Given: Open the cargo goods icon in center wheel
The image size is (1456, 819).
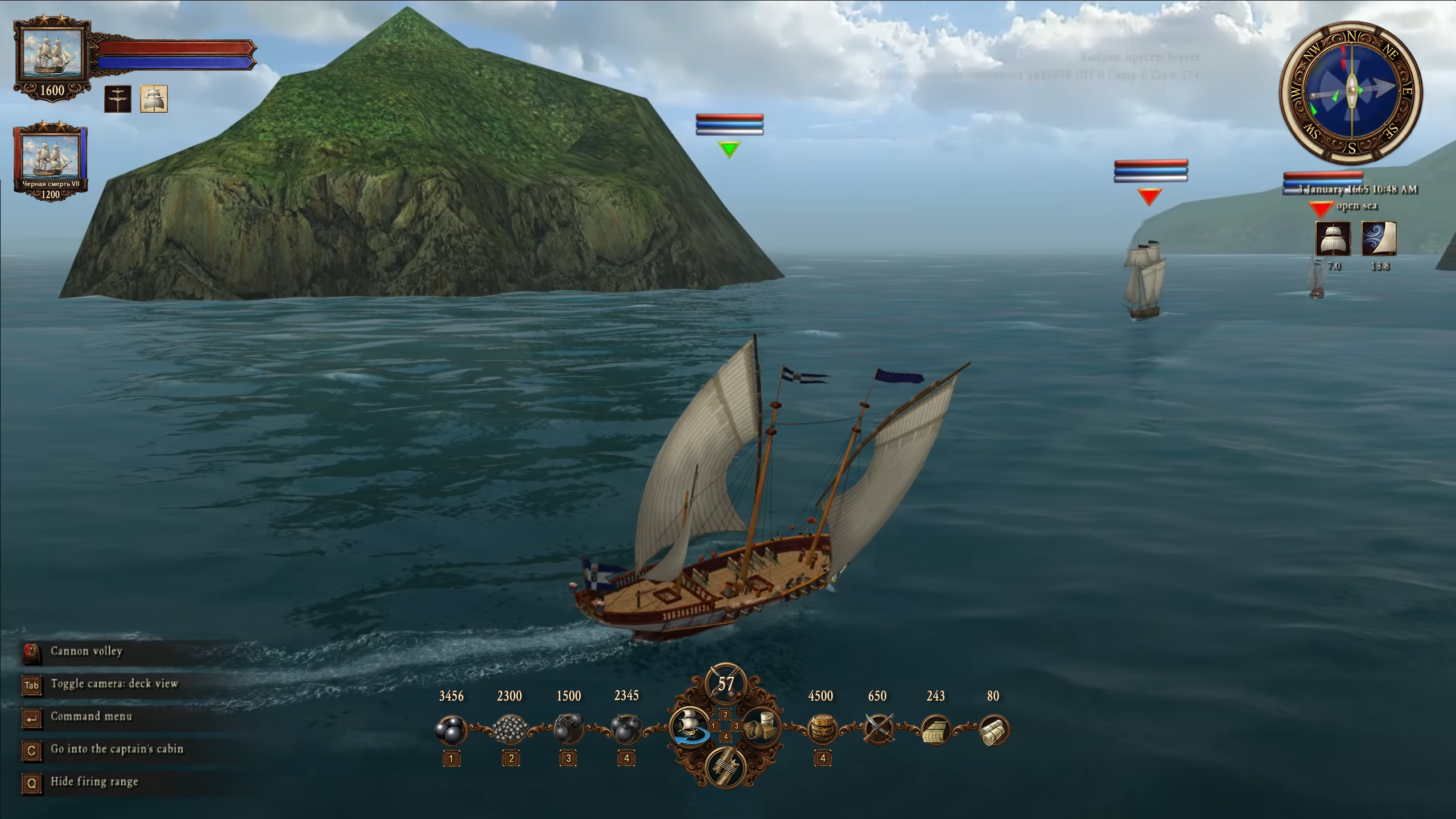Looking at the screenshot, I should pyautogui.click(x=761, y=727).
